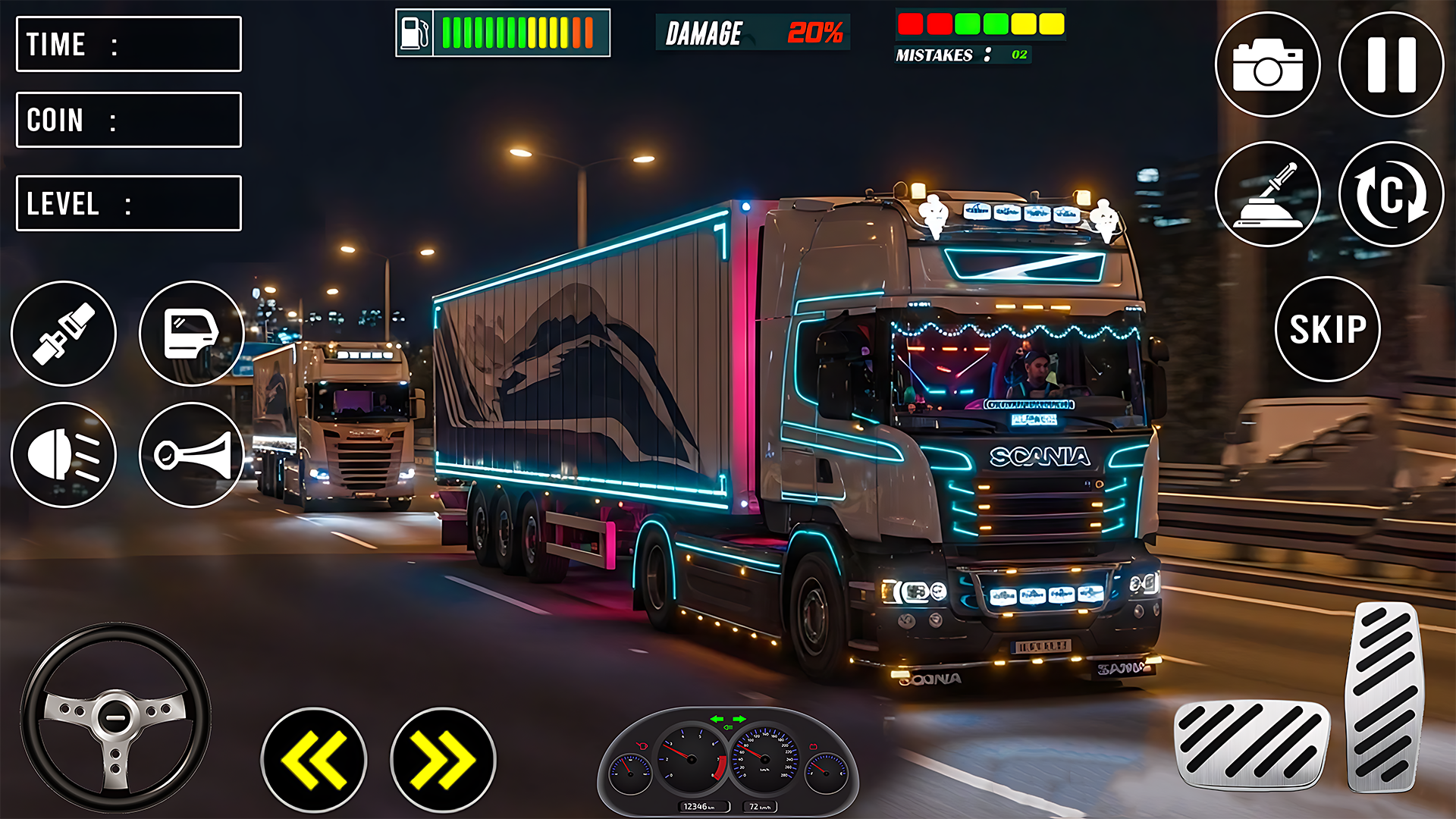Hit the brake pedal

[1251, 745]
